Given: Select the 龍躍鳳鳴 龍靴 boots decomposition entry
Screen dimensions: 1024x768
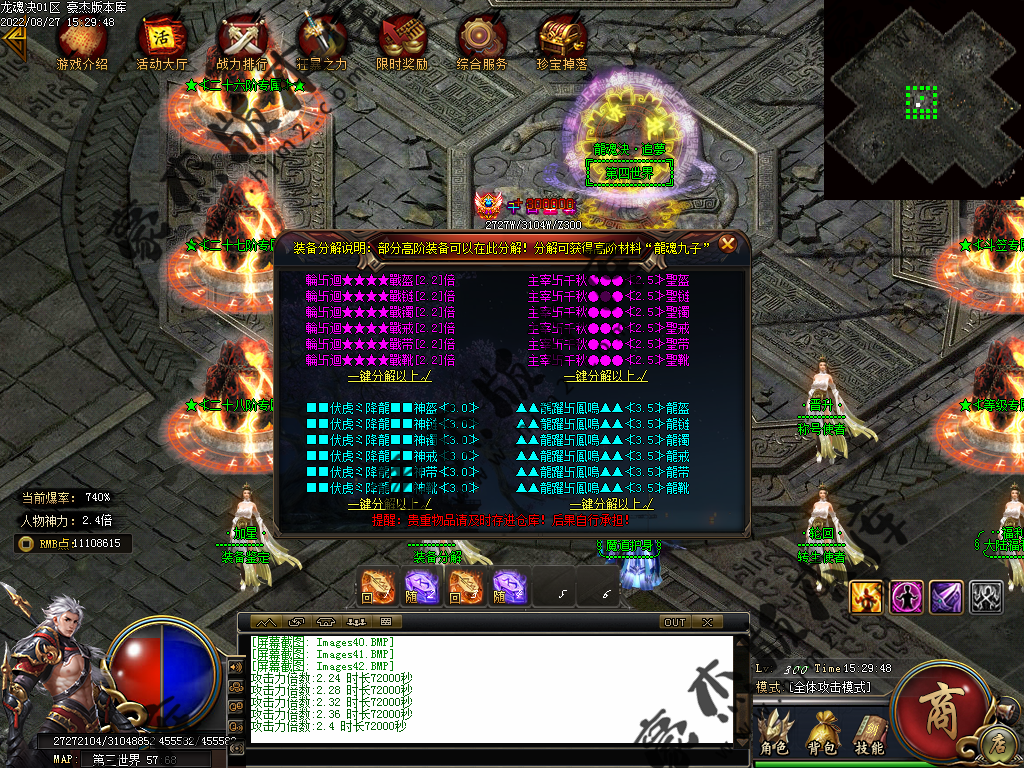Looking at the screenshot, I should click(x=603, y=488).
